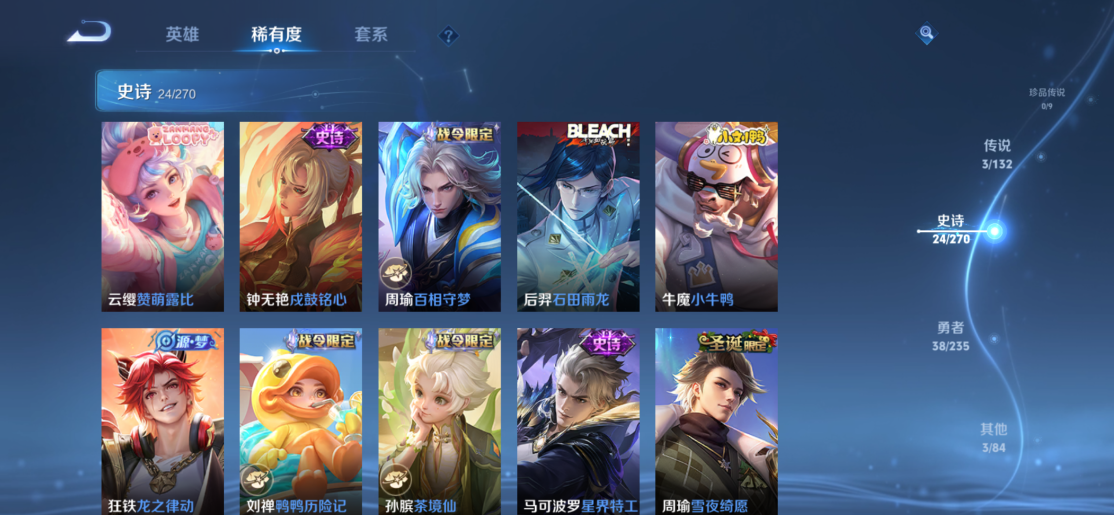
Task: Open the magnifier search icon
Action: [x=926, y=34]
